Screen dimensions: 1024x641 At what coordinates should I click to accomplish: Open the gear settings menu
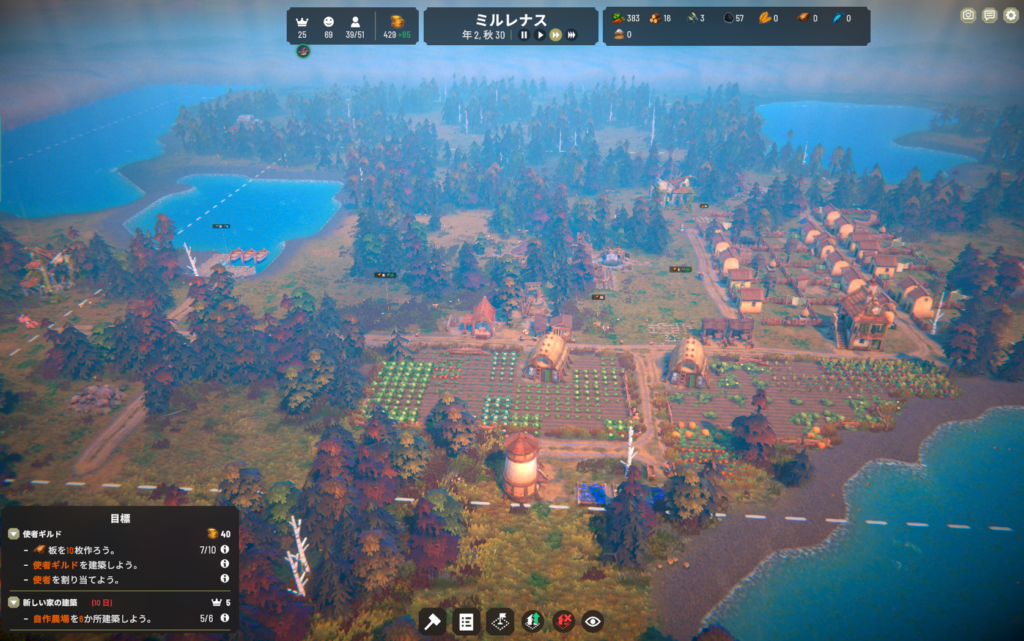(x=1010, y=15)
